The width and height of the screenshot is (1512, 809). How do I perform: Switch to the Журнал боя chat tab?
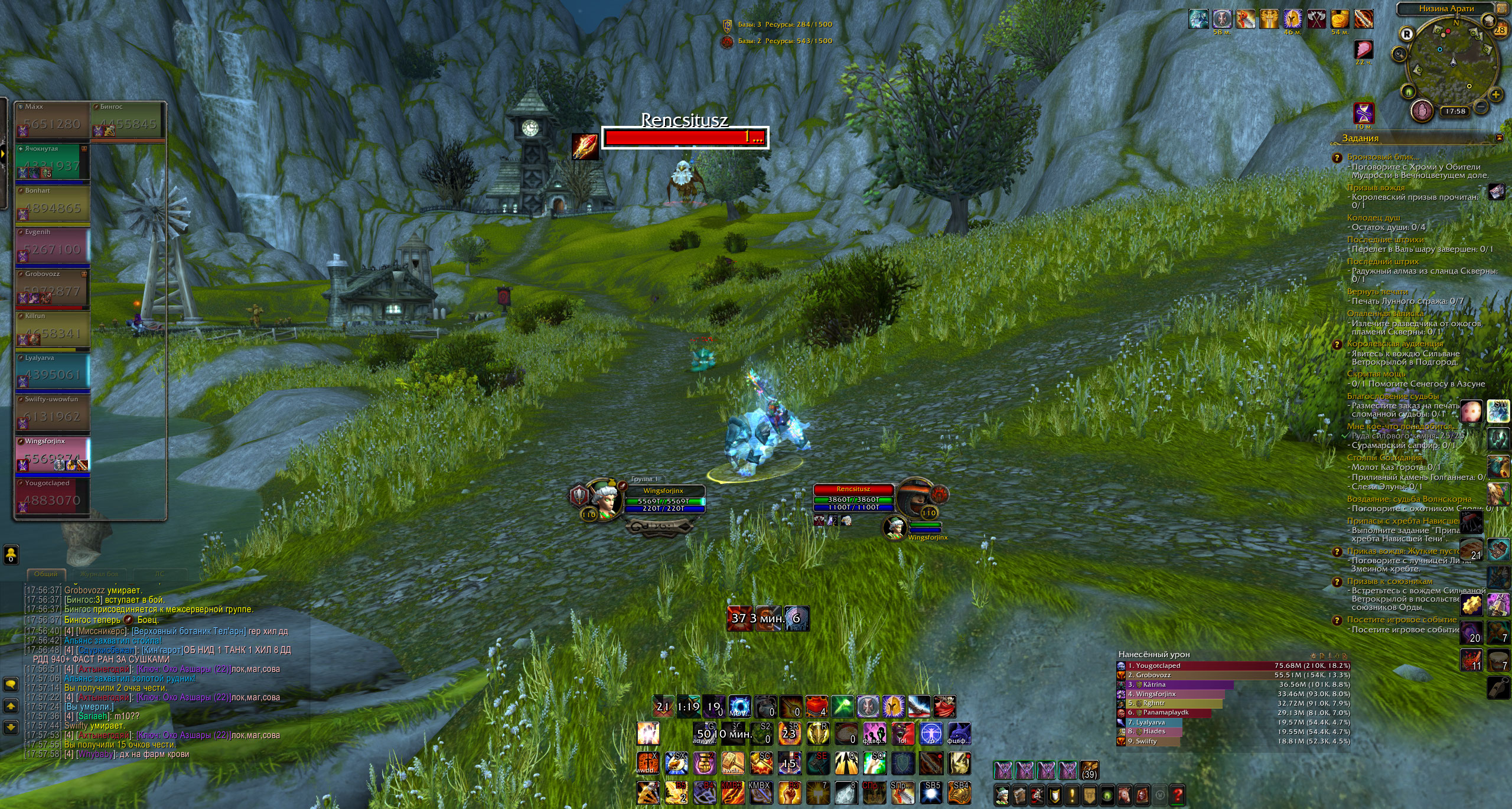pos(99,574)
